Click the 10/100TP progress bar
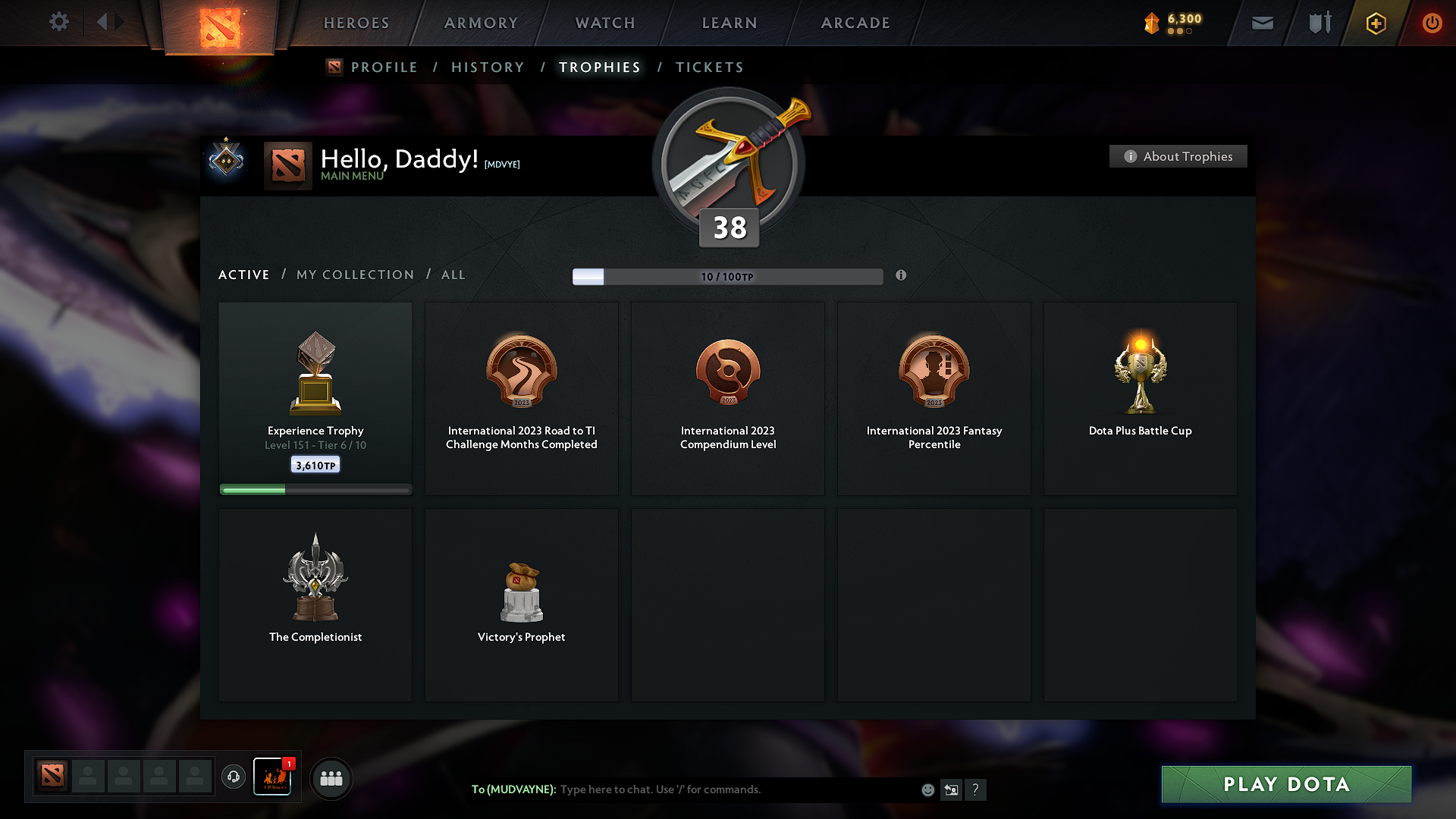This screenshot has height=819, width=1456. tap(728, 277)
